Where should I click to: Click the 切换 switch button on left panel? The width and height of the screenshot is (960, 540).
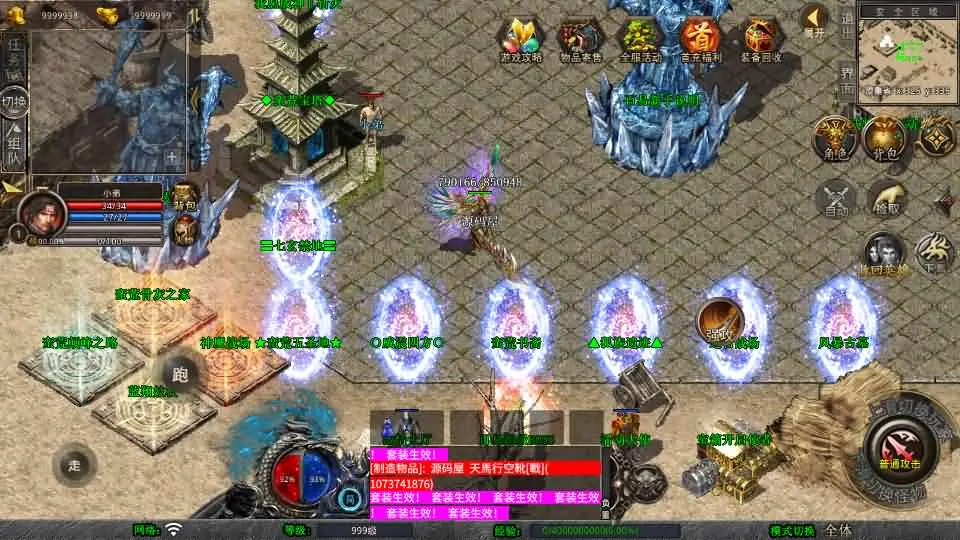click(x=14, y=102)
